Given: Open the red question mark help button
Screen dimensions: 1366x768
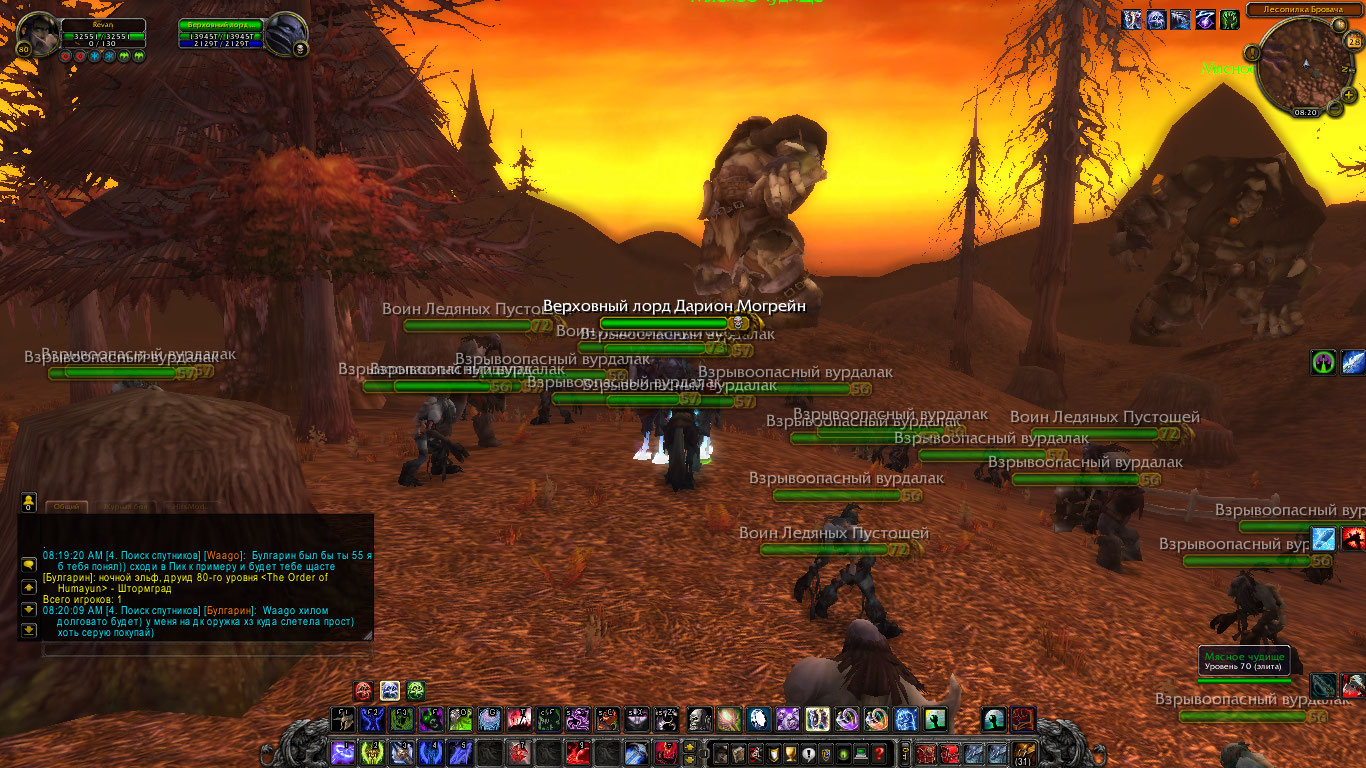Looking at the screenshot, I should pos(879,754).
